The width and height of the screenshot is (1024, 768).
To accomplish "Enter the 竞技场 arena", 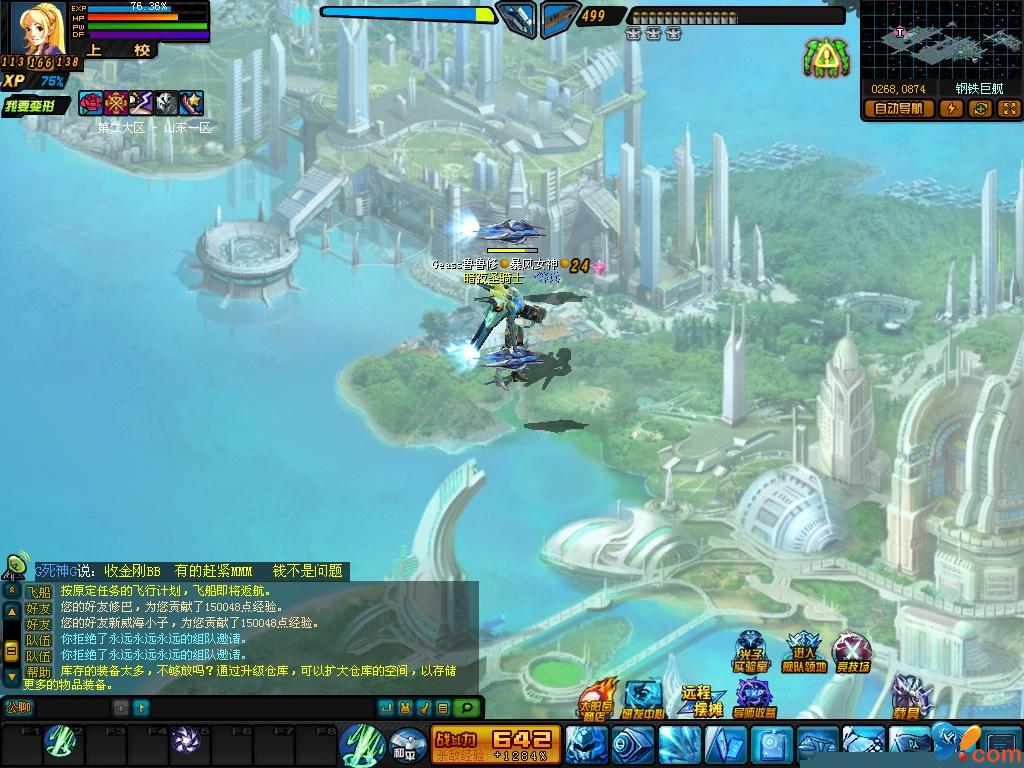I will (852, 653).
